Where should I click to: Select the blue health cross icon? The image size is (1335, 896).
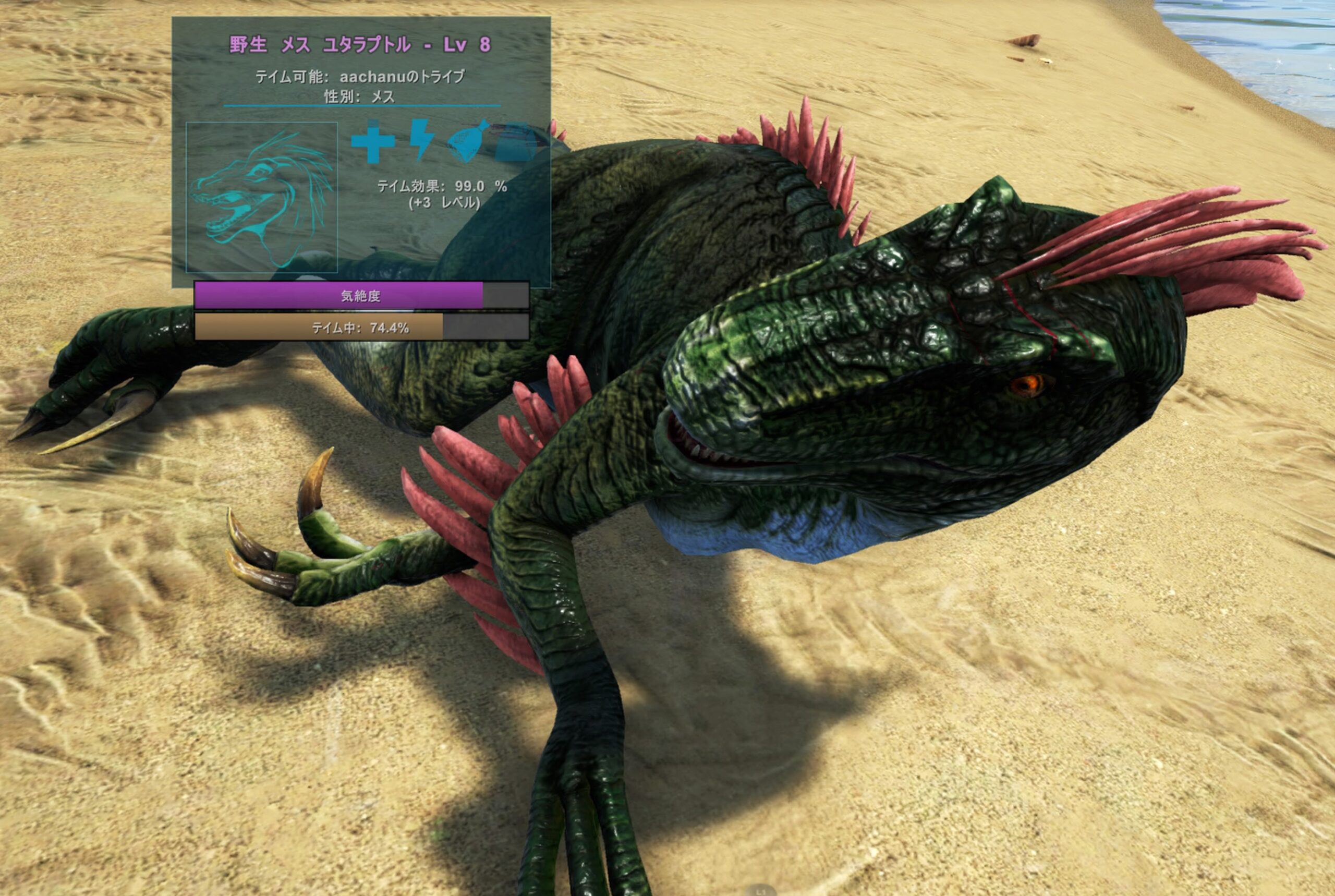pos(372,142)
